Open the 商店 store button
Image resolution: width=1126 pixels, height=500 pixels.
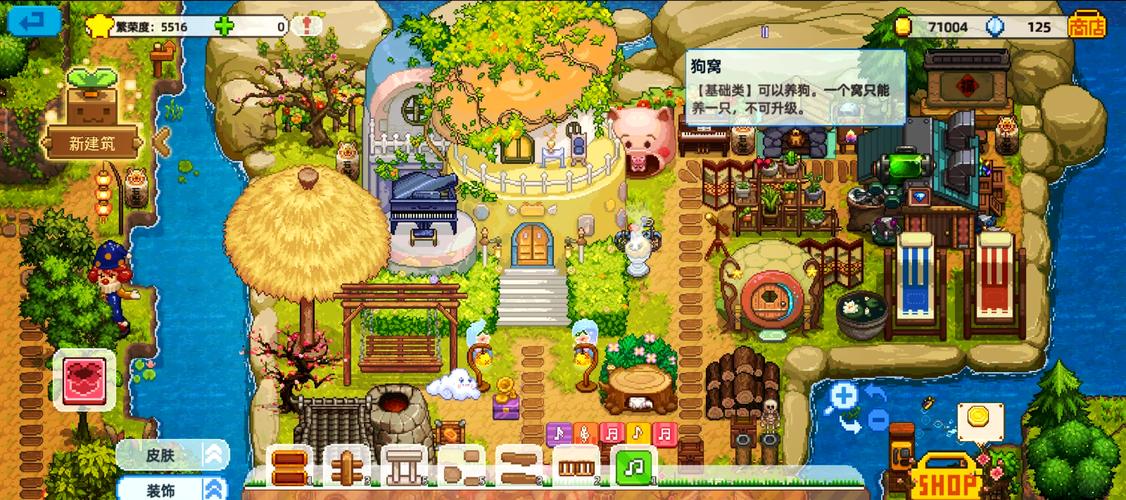1088,25
